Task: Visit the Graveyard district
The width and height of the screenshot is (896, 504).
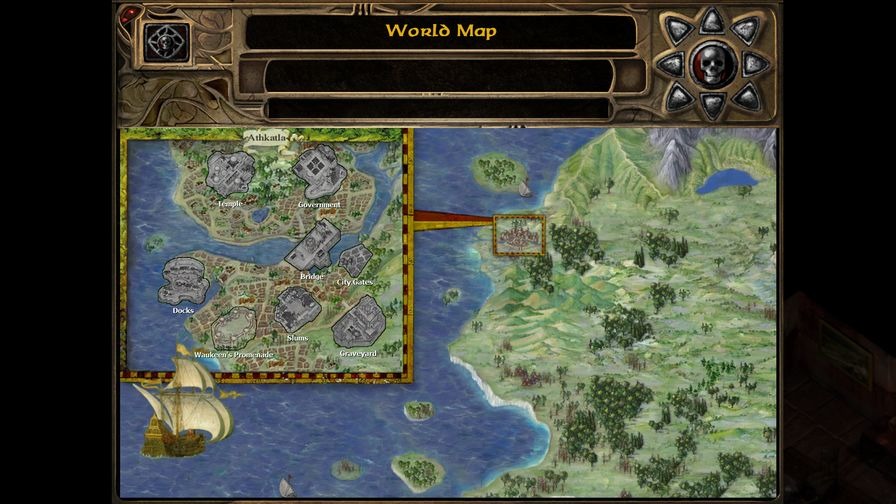Action: click(357, 323)
